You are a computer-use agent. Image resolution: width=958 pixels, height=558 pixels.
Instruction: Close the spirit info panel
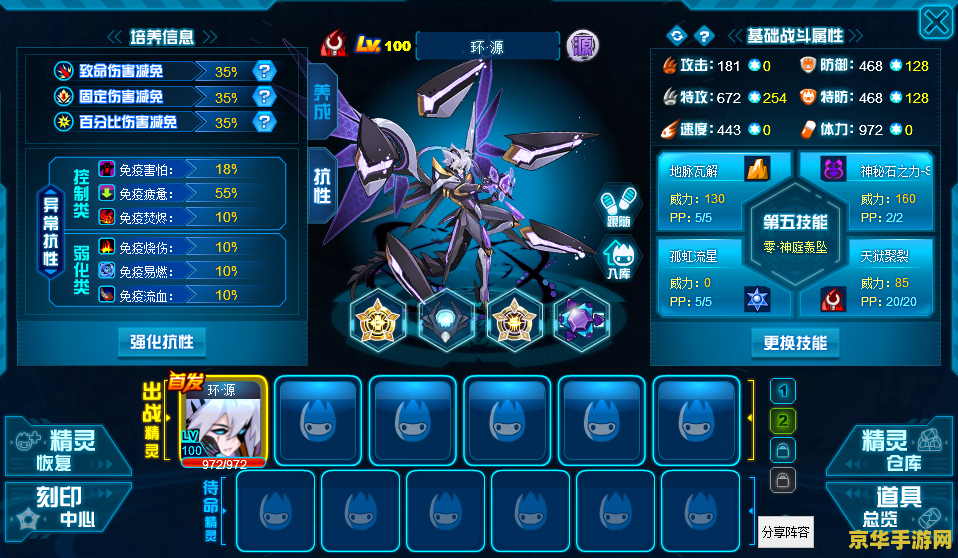pos(935,24)
